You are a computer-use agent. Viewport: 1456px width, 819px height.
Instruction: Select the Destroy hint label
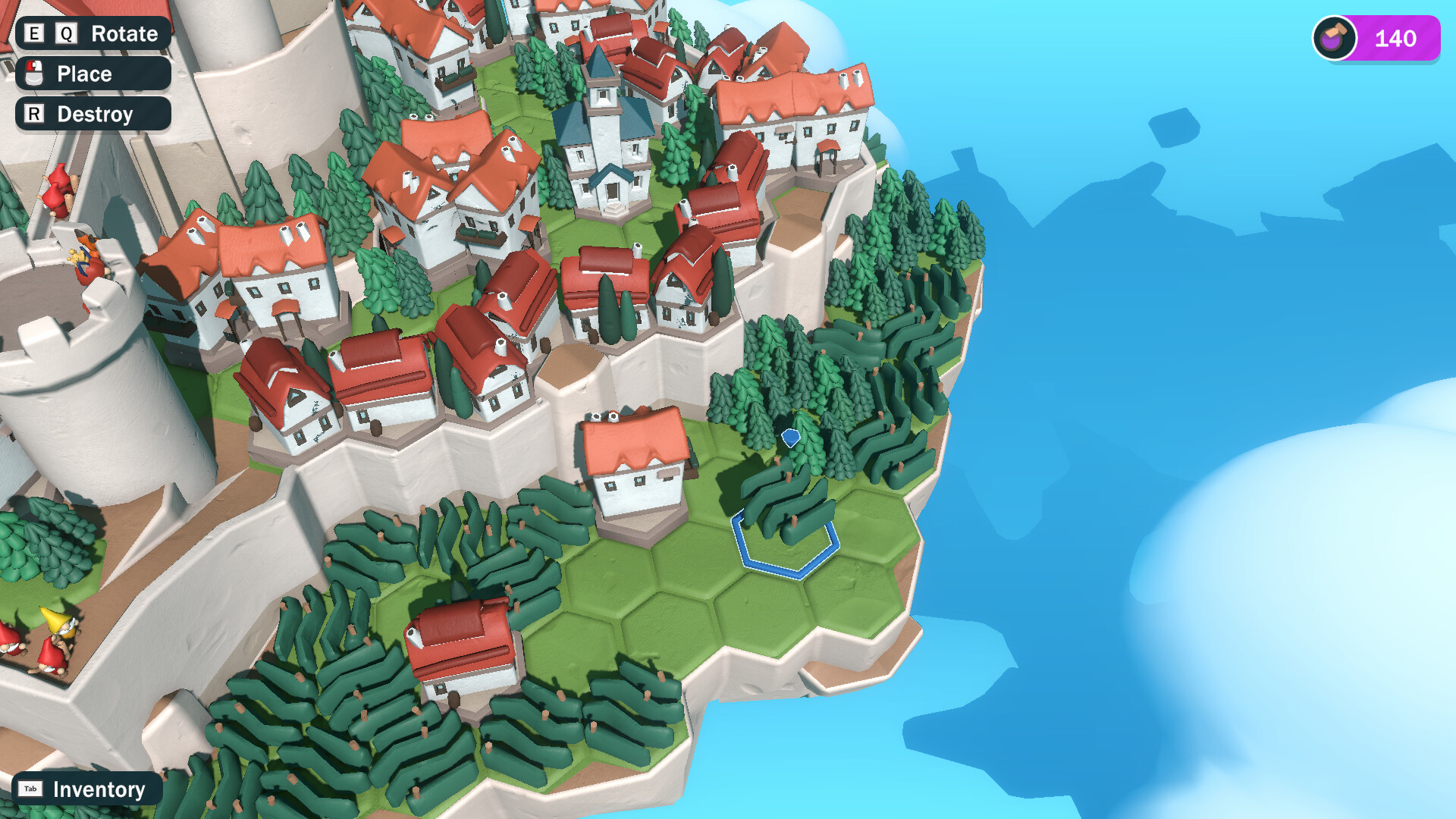(95, 115)
